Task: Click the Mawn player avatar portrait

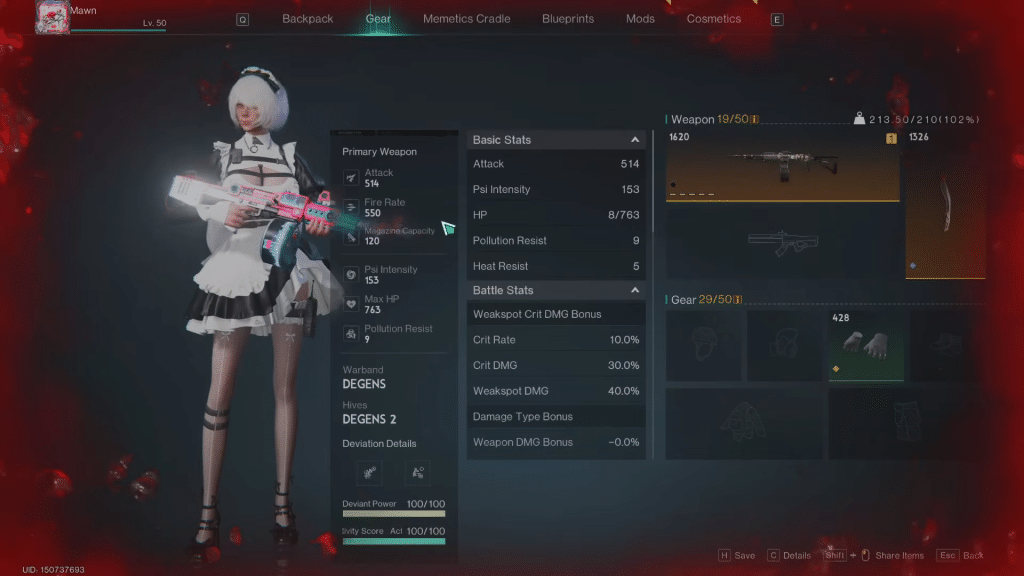Action: pyautogui.click(x=50, y=16)
